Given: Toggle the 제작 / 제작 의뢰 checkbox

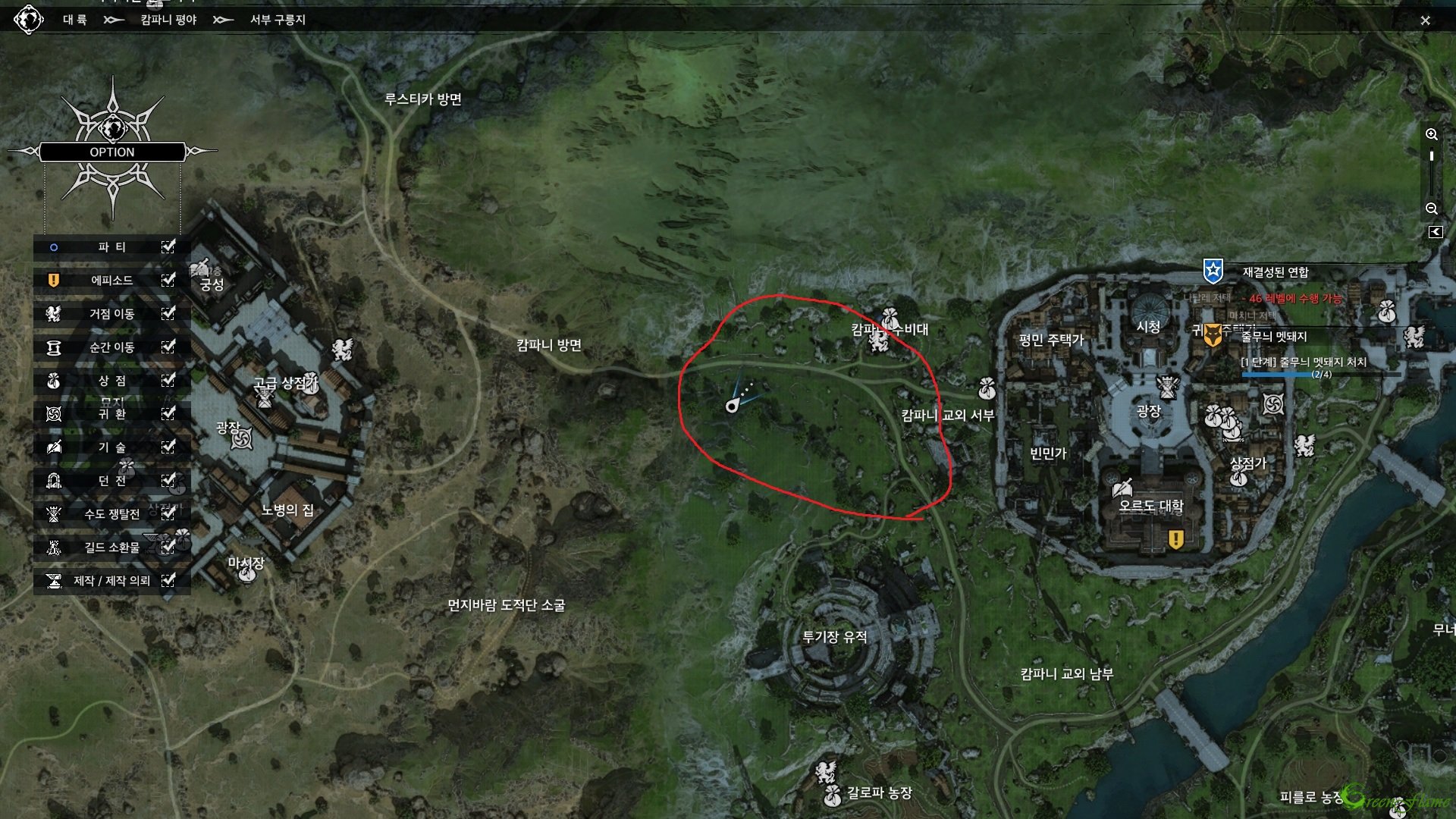Looking at the screenshot, I should tap(168, 580).
